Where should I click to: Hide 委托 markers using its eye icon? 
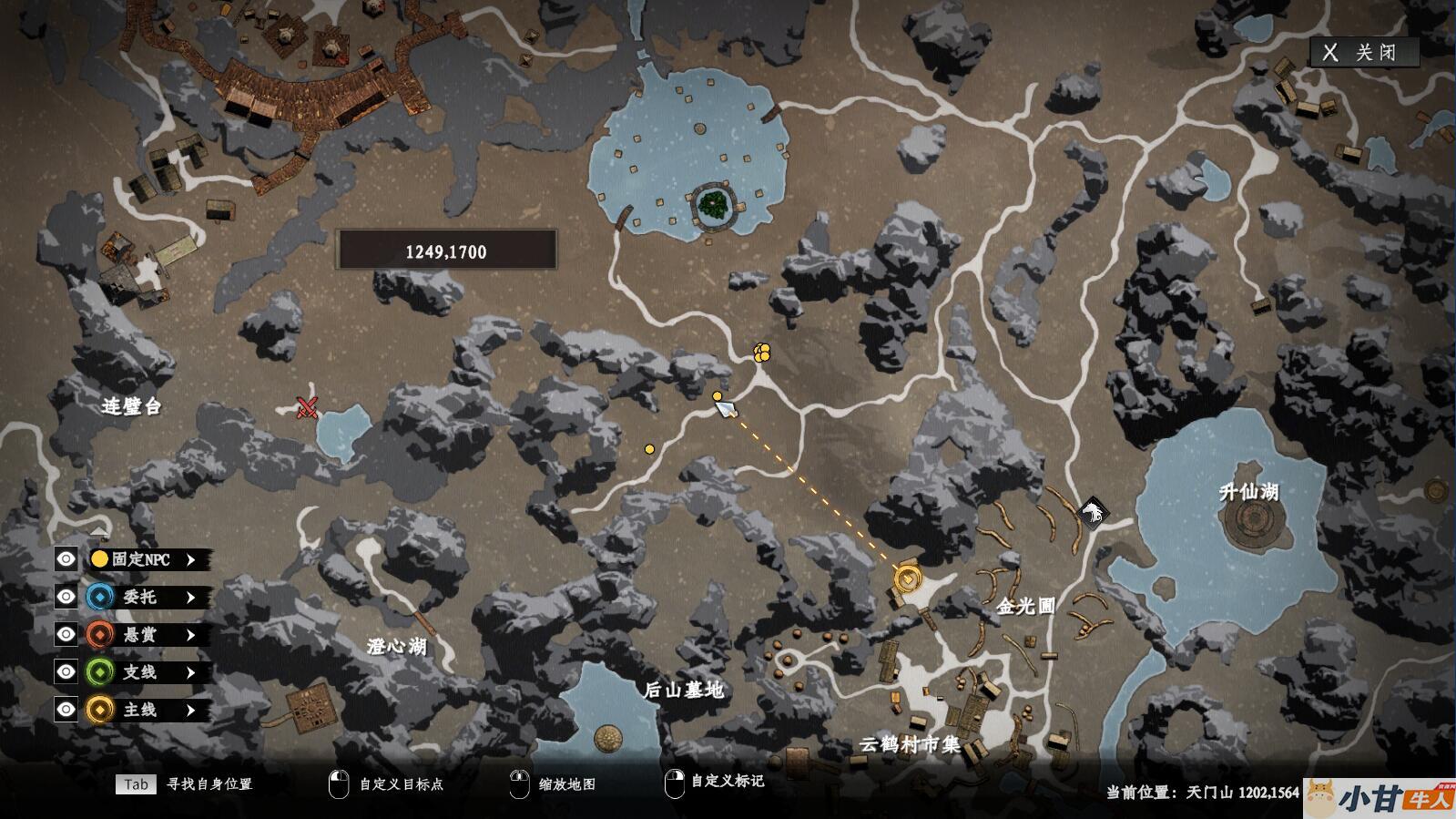tap(66, 597)
